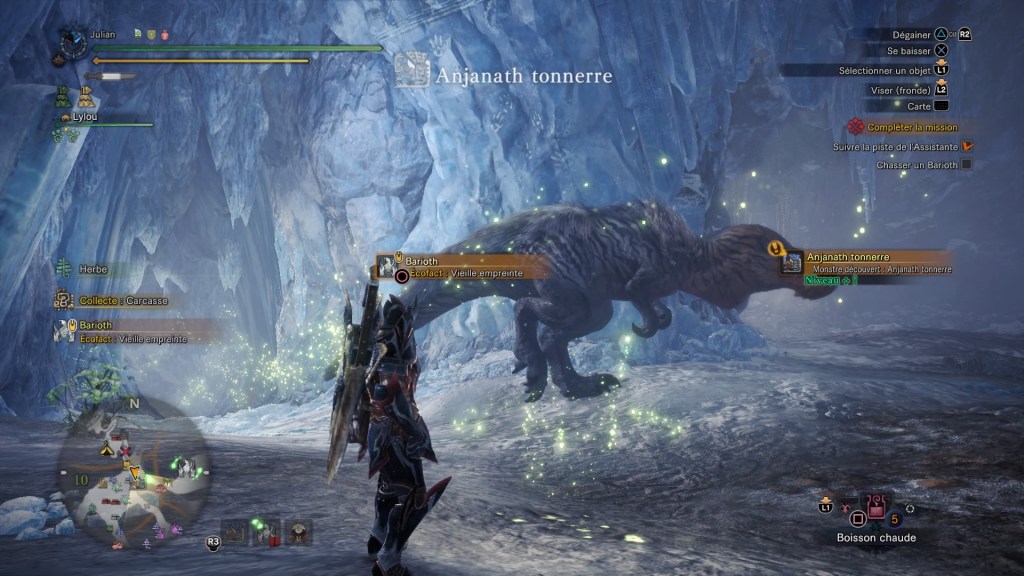Screen dimensions: 1024x576
Task: Select the Barioth Vieille empreinte marker
Action: click(x=456, y=267)
